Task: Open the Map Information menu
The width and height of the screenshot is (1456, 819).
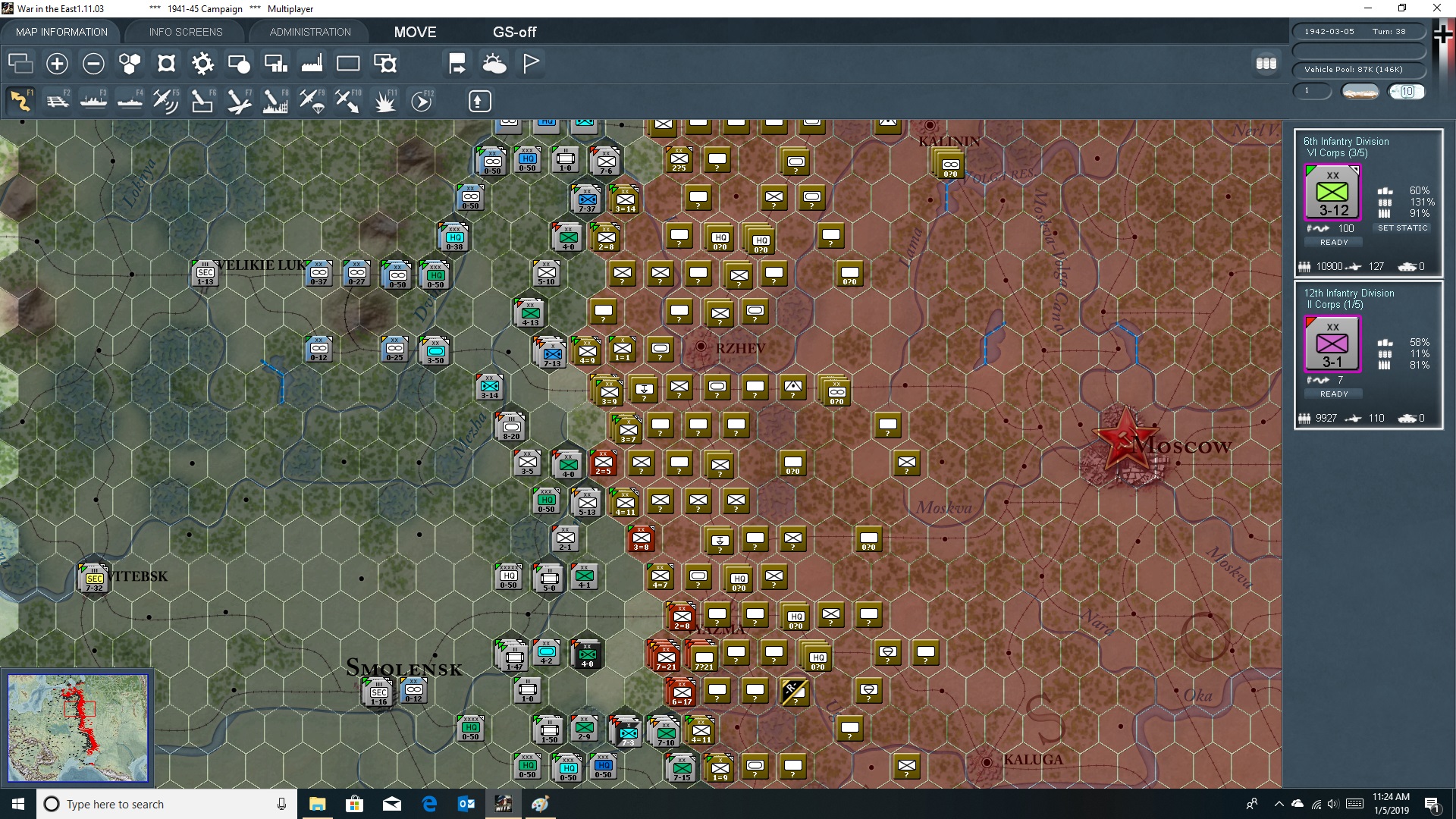Action: pyautogui.click(x=61, y=32)
